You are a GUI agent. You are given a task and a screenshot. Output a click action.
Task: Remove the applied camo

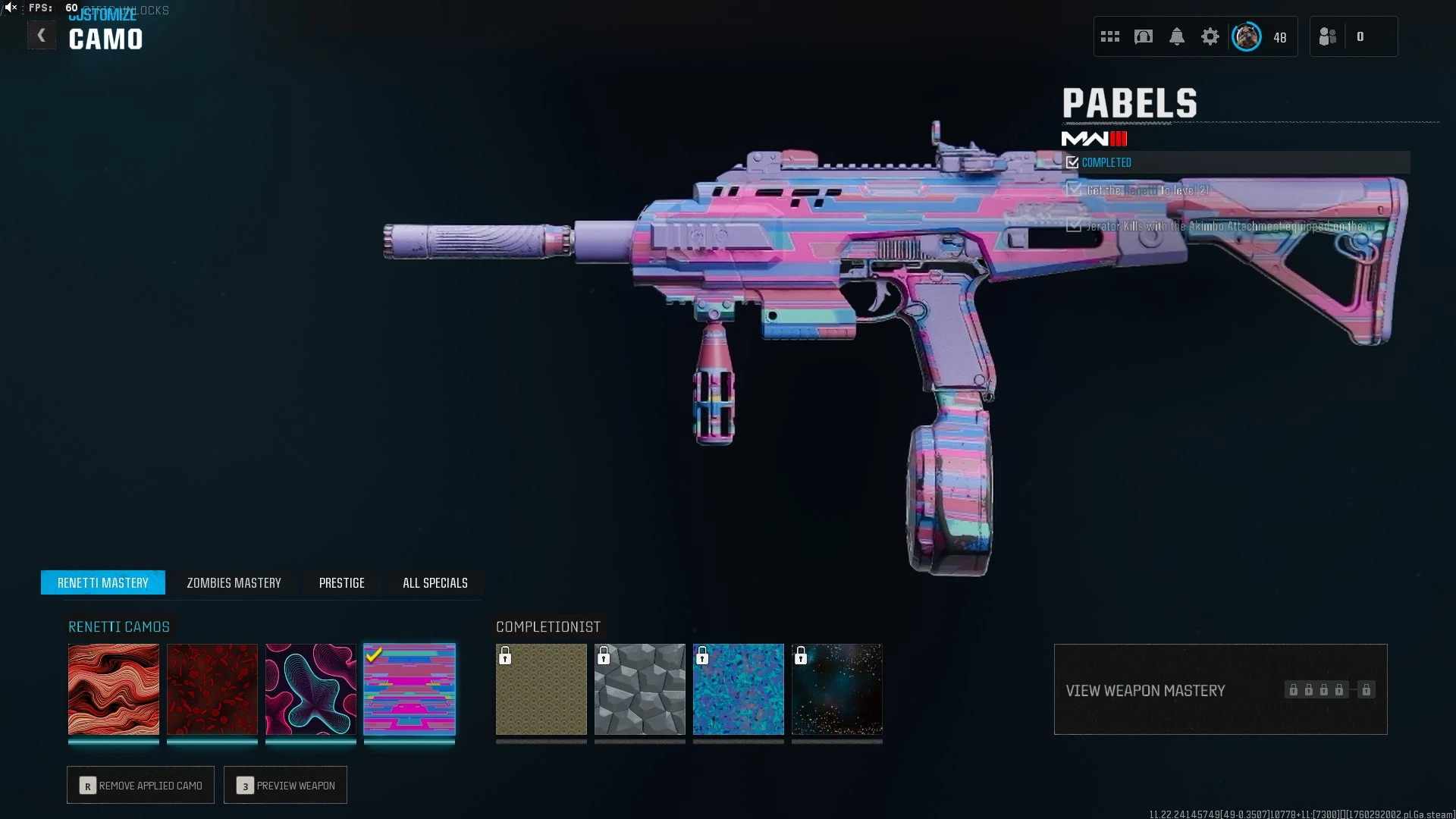pos(141,785)
